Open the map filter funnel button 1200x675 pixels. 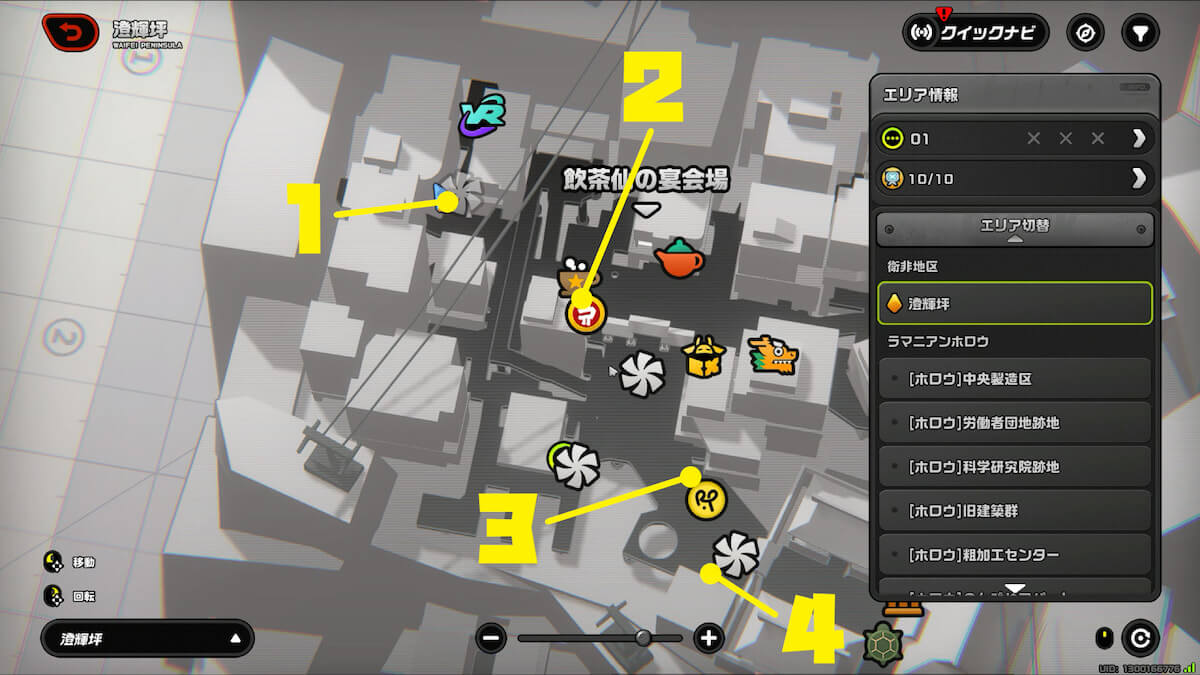click(x=1139, y=33)
